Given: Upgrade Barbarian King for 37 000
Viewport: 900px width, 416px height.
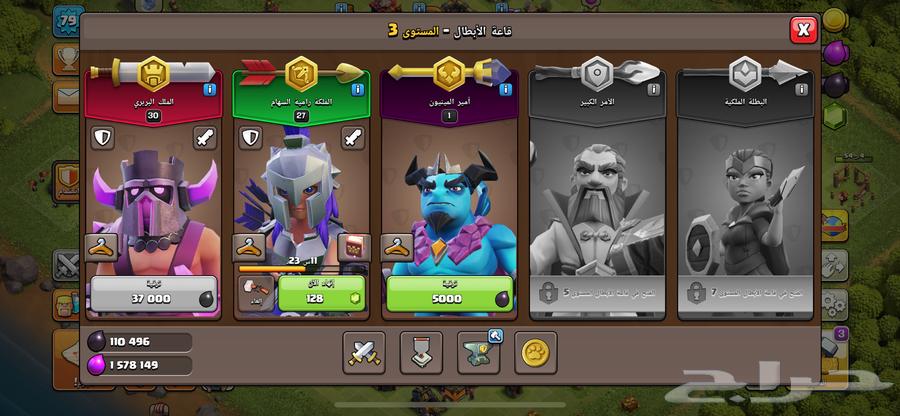Looking at the screenshot, I should pos(150,296).
